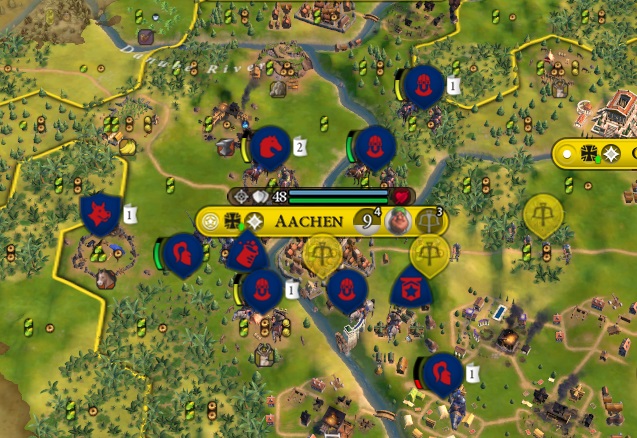Select the wolf-head unit flag
Viewport: 637px width, 438px height.
(x=100, y=214)
